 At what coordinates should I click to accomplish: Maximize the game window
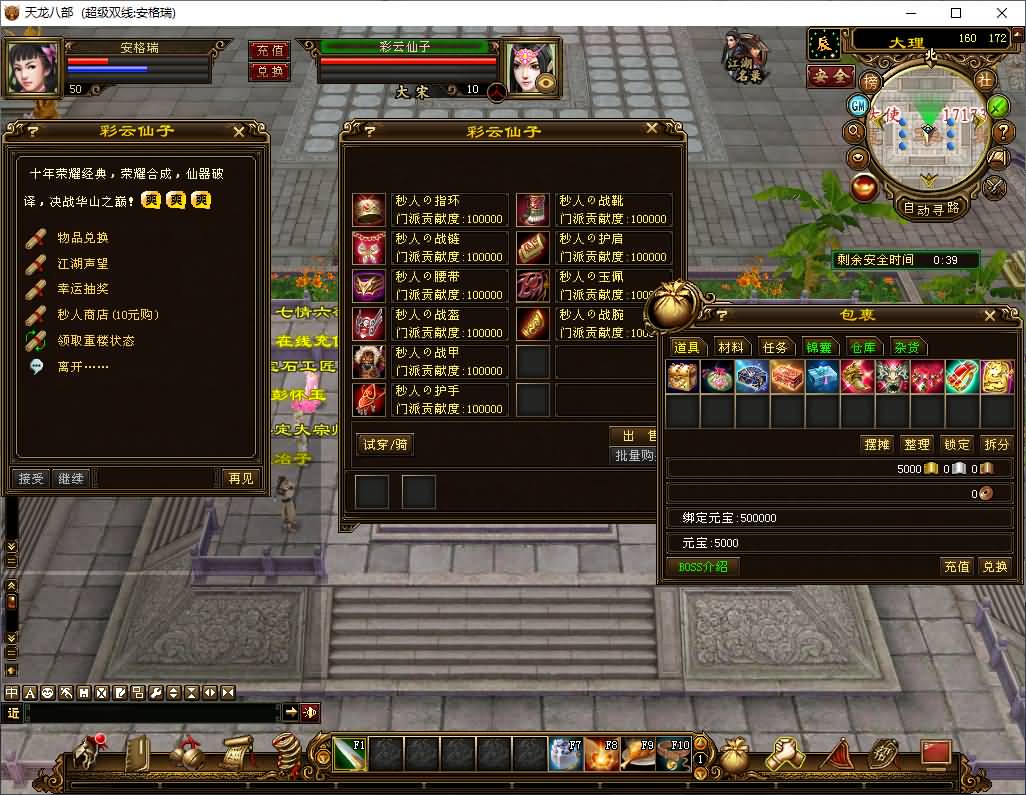955,13
